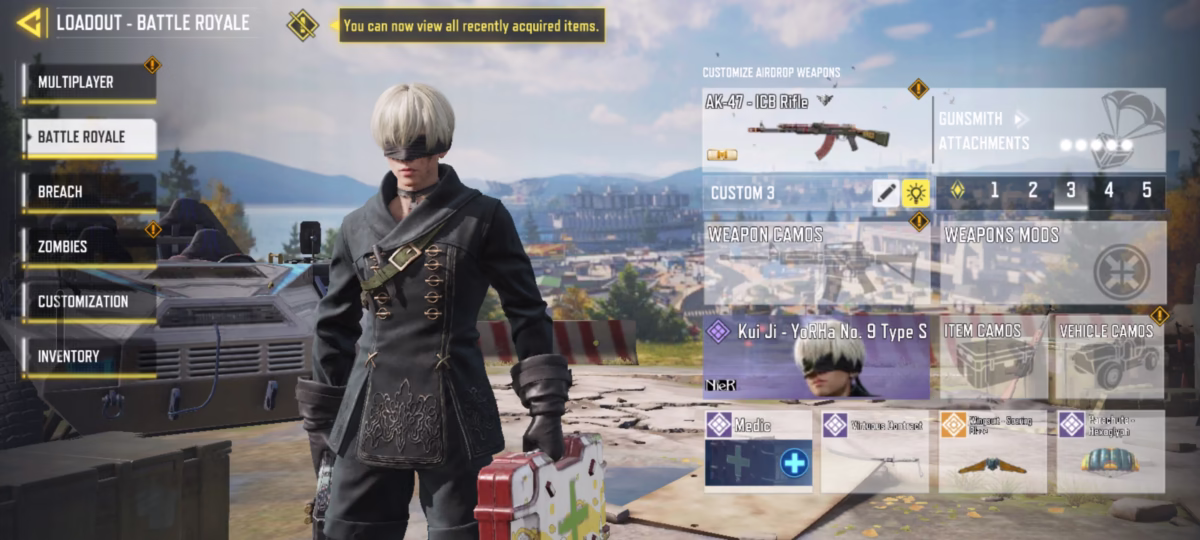The image size is (1200, 540).
Task: Change the Kui Ji YoRHa character skin
Action: tap(817, 358)
